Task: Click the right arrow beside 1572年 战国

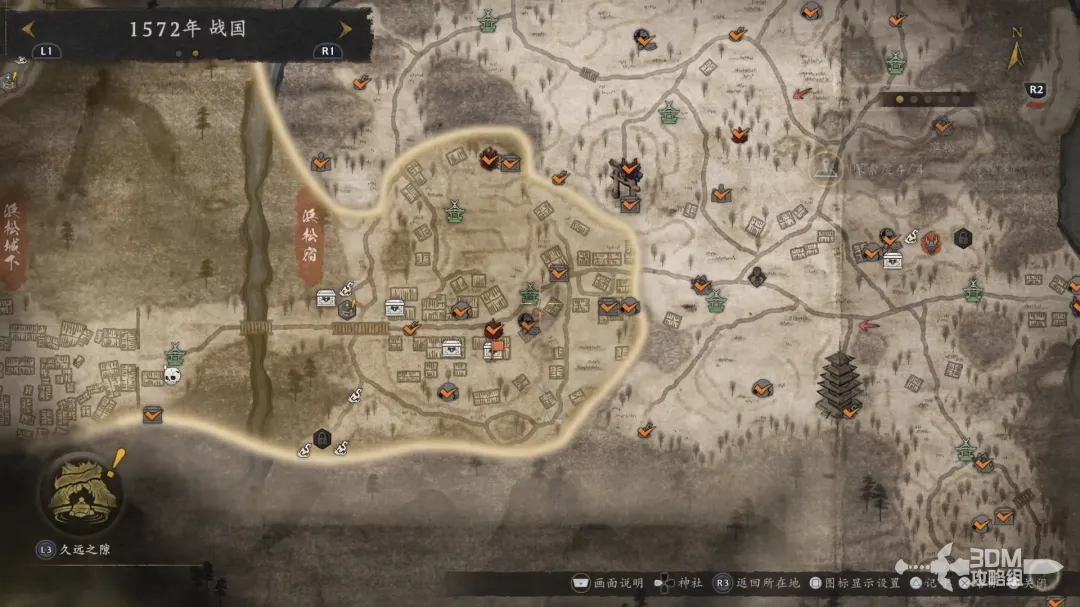Action: pos(346,29)
